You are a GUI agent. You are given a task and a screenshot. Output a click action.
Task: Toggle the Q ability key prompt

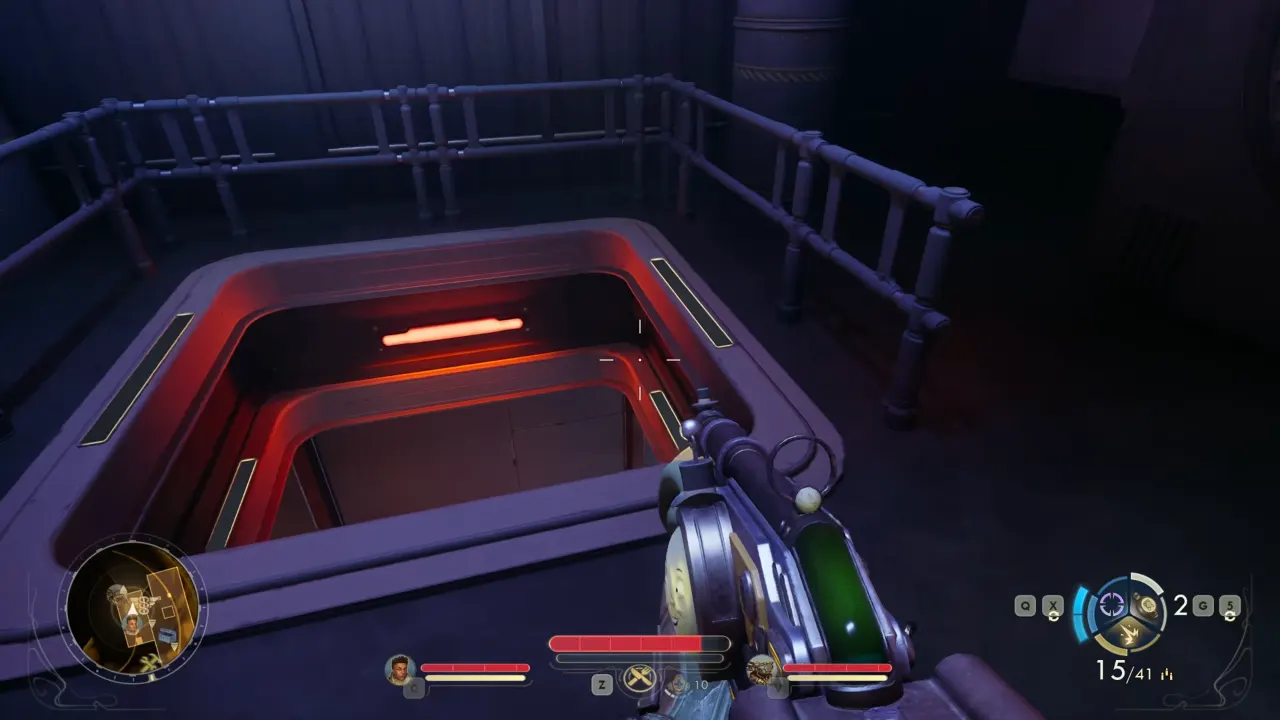[x=1024, y=605]
